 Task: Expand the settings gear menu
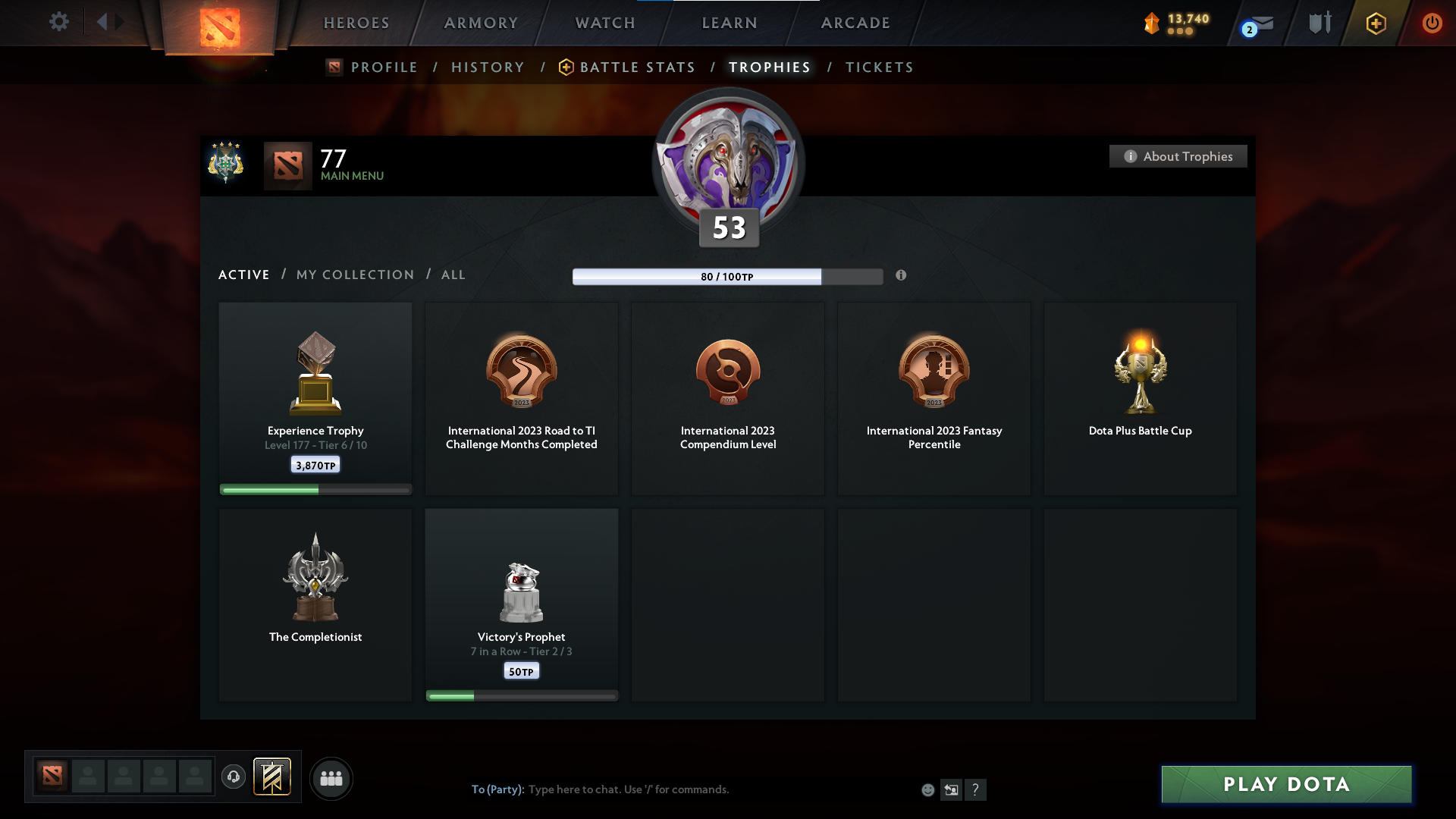(59, 22)
